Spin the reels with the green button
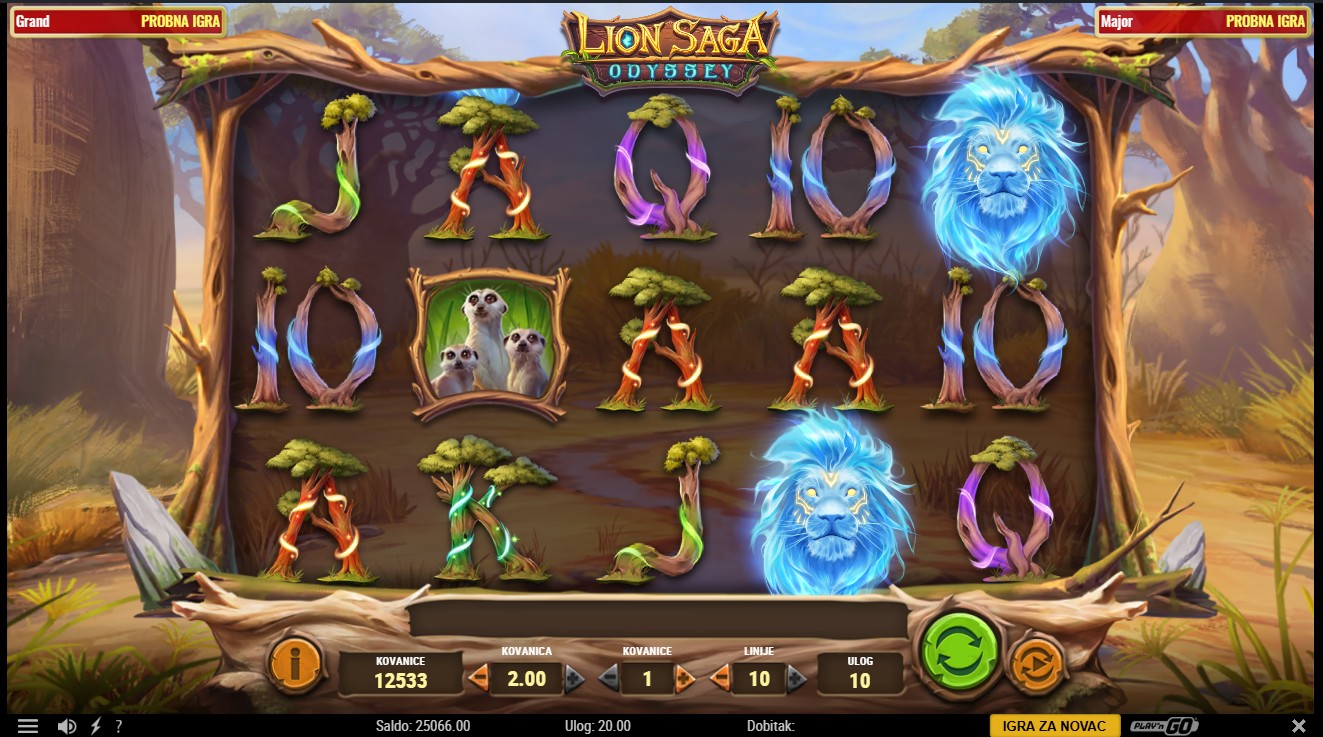 point(961,652)
